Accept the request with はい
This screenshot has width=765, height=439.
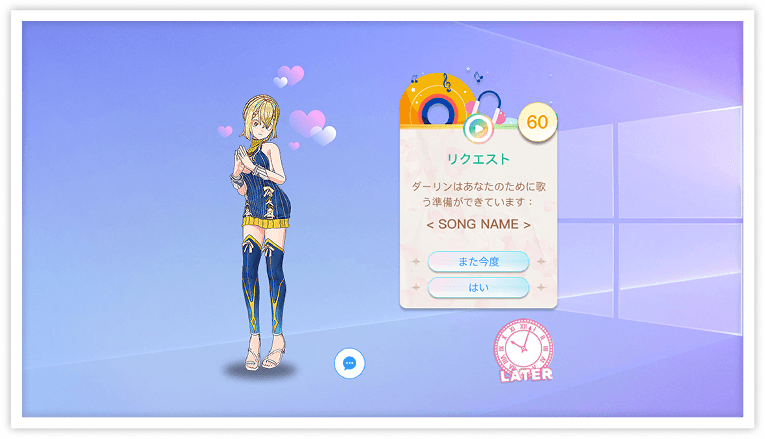coord(478,287)
